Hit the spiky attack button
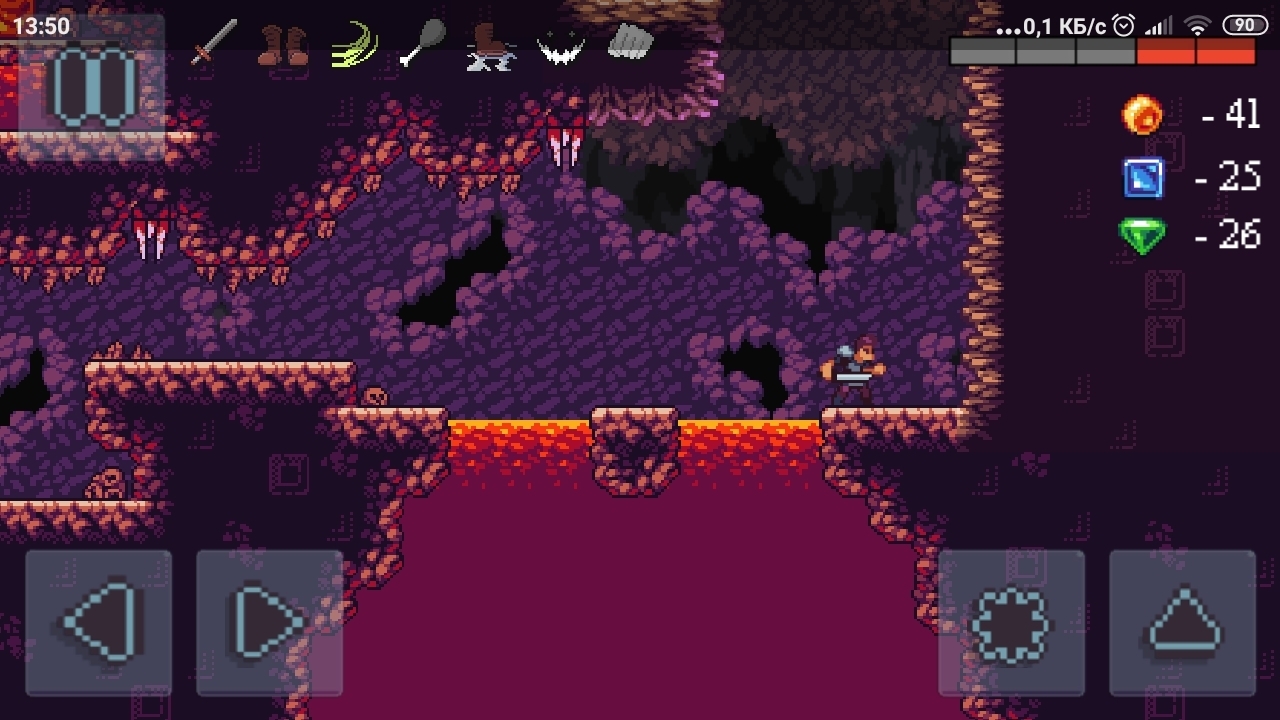 pyautogui.click(x=1012, y=622)
